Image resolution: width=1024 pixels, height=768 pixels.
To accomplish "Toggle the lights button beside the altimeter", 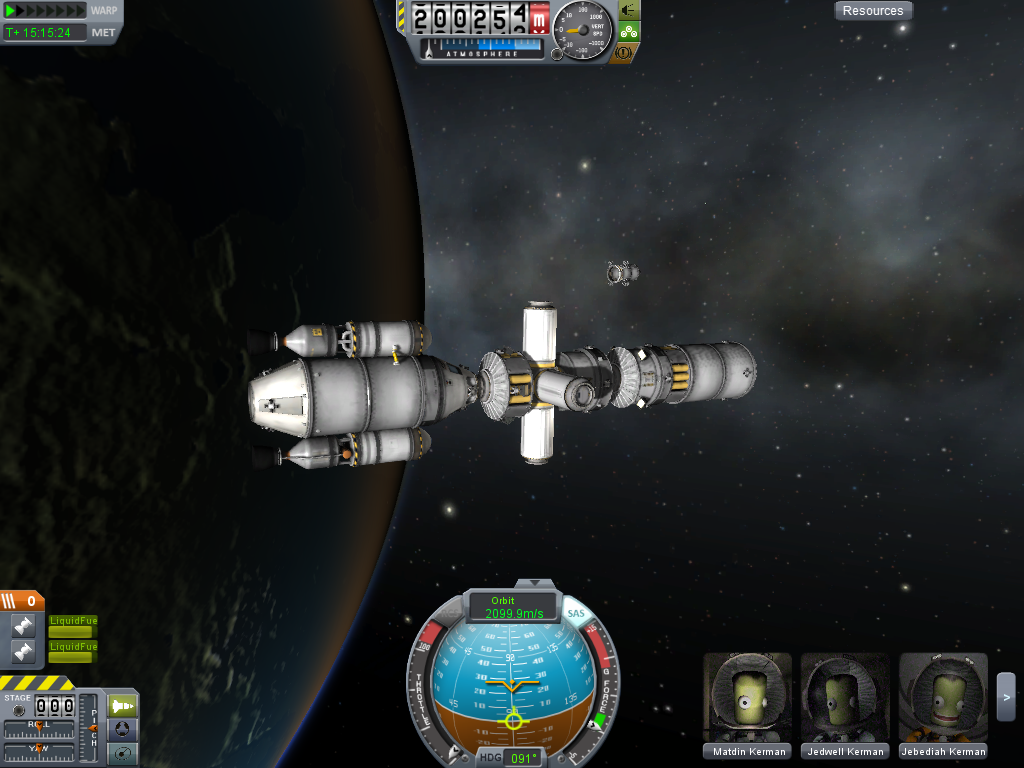I will 628,10.
